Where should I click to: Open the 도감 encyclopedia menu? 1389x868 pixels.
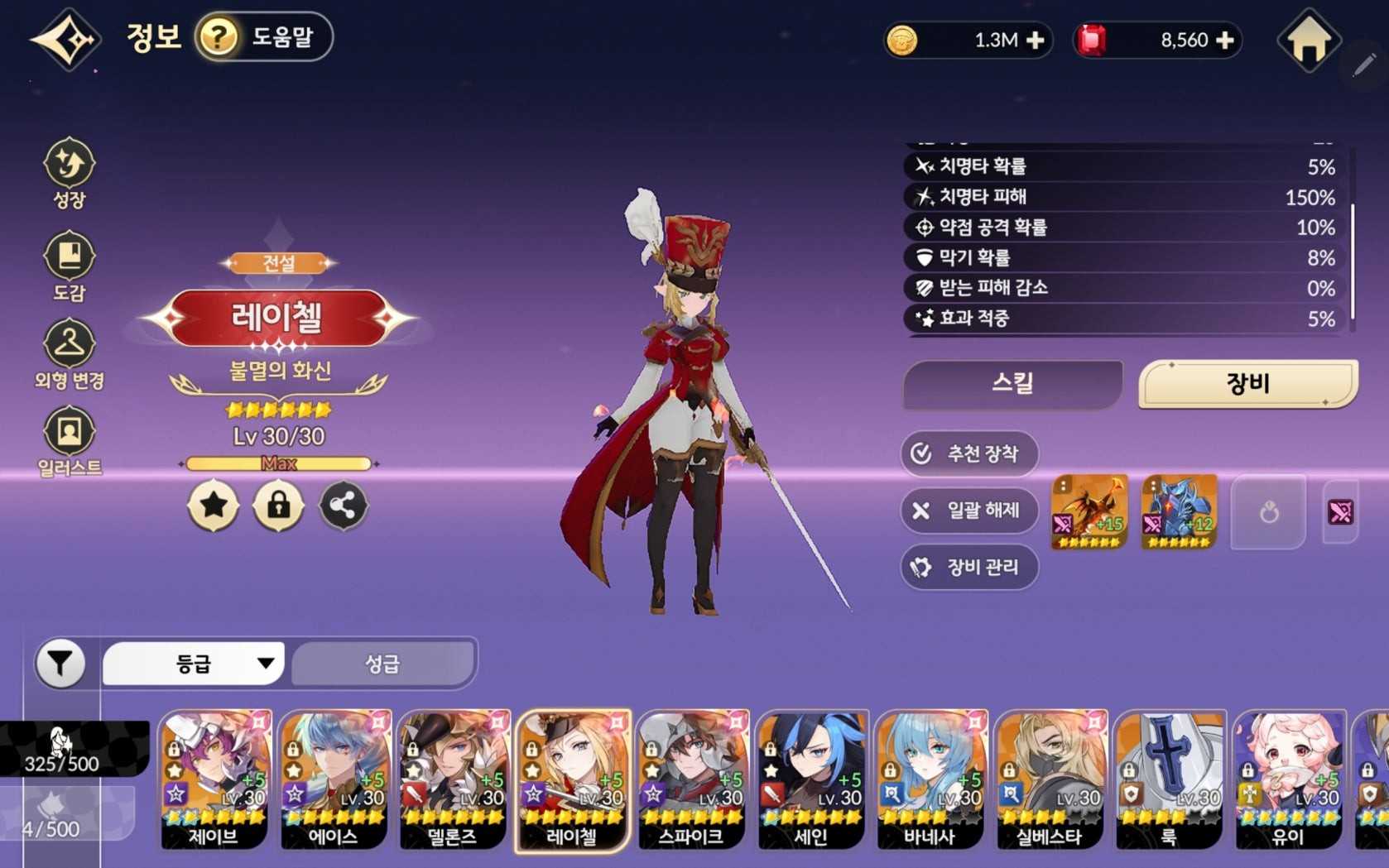pyautogui.click(x=70, y=266)
